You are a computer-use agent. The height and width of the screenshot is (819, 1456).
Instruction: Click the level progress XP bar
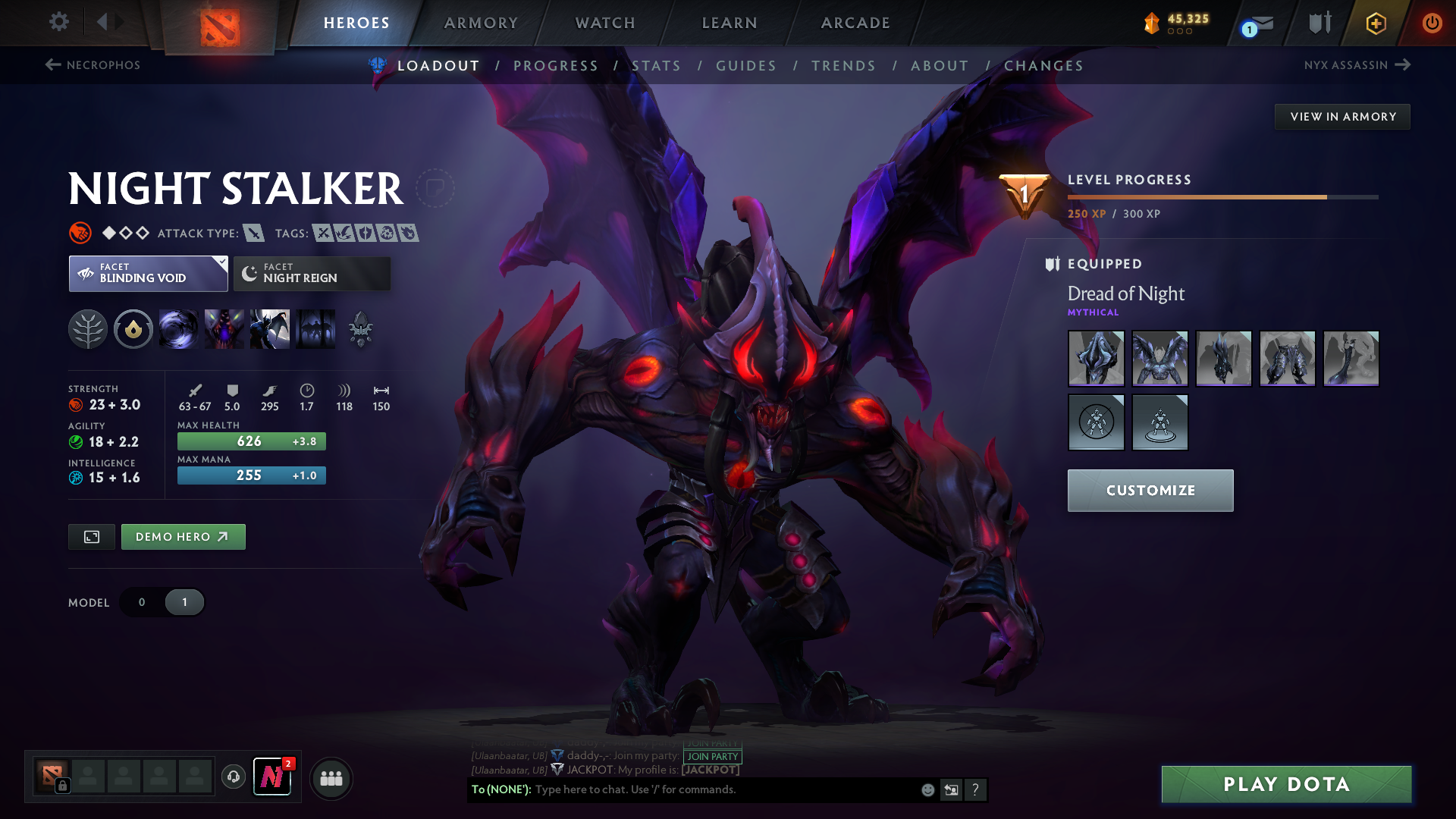1221,198
